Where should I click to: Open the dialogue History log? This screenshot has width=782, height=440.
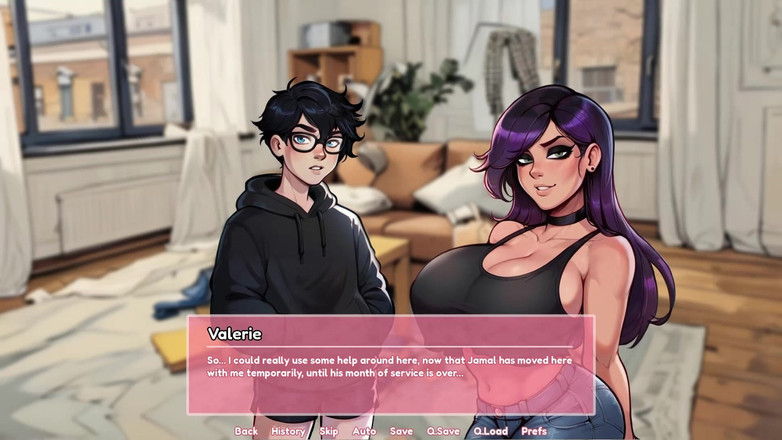[288, 431]
